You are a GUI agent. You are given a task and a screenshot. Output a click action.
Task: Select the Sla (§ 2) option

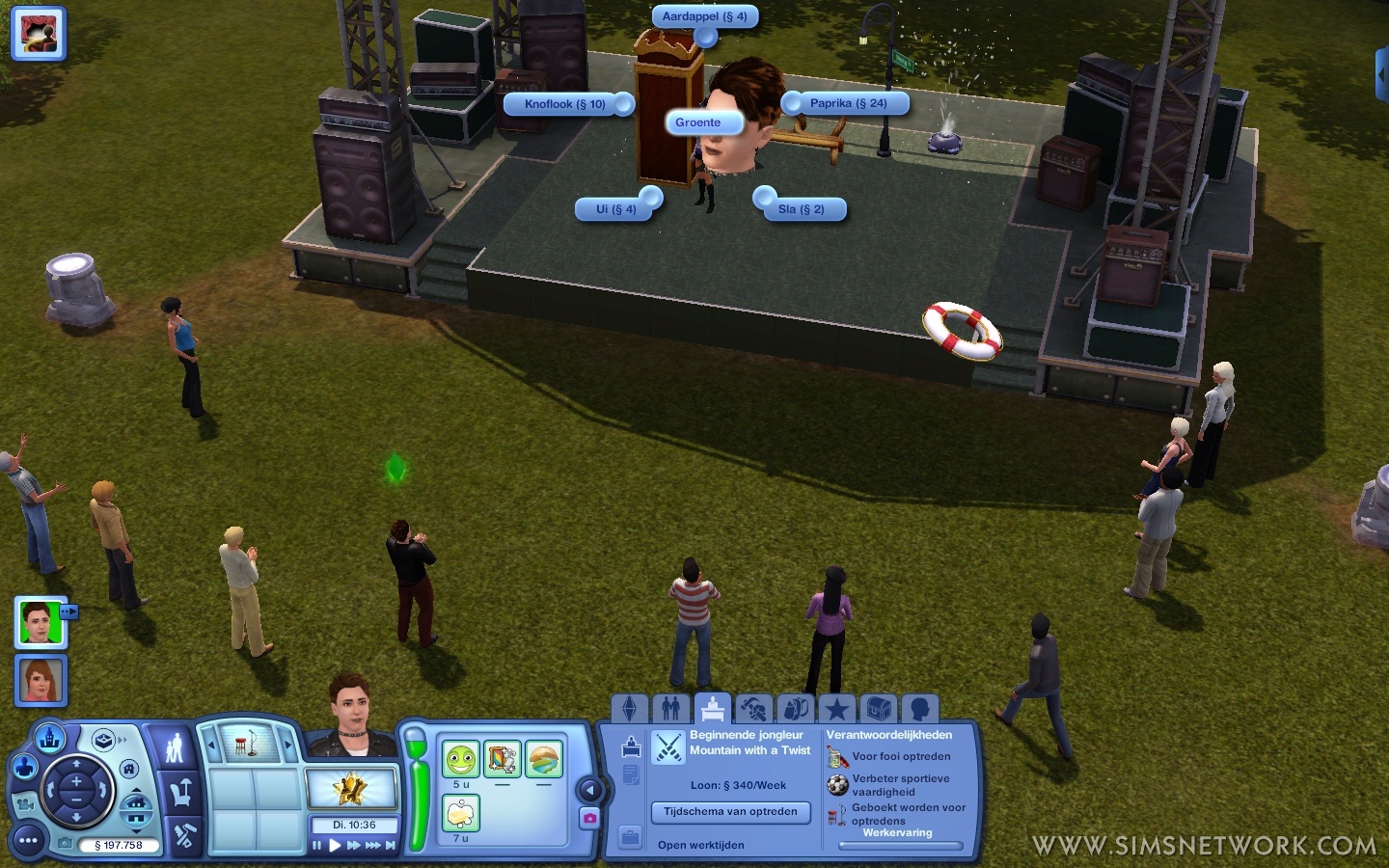802,209
